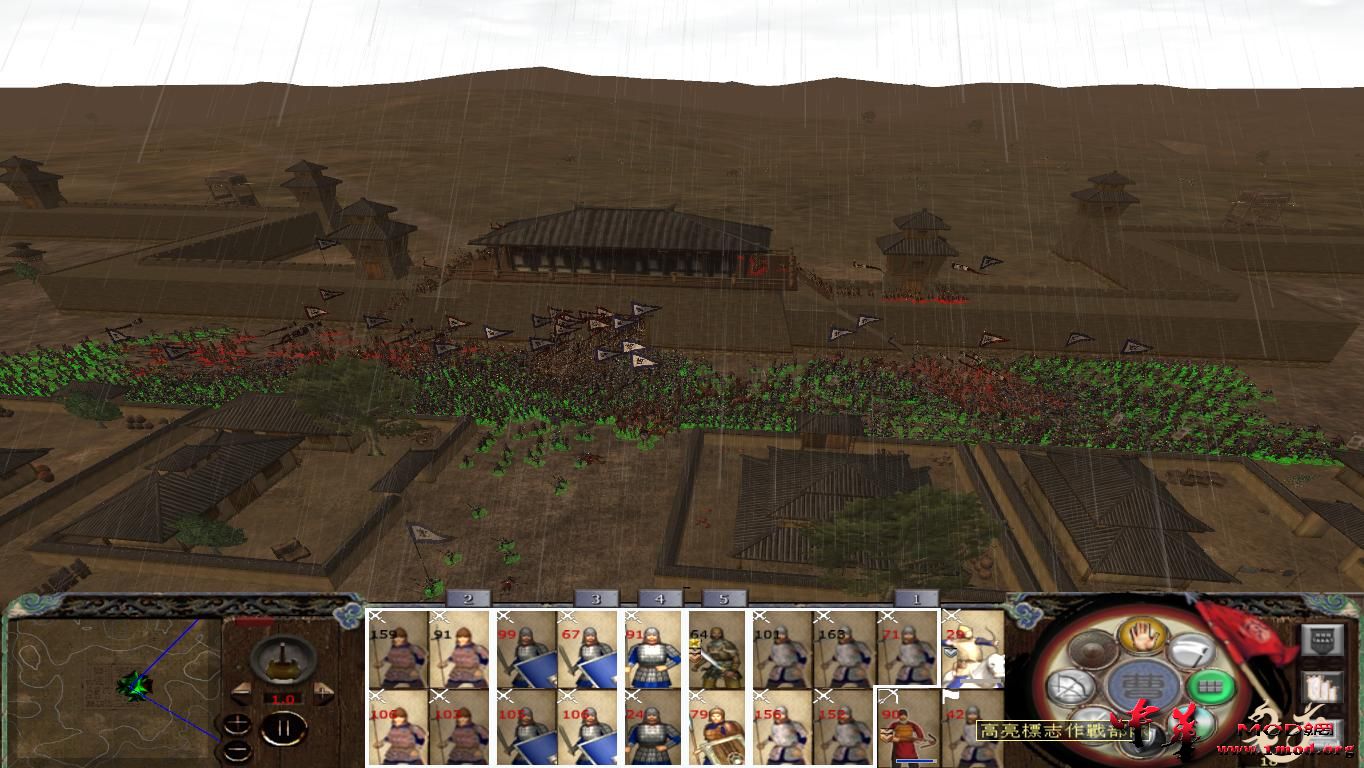The width and height of the screenshot is (1364, 768).
Task: Switch to unit group tab 2
Action: click(x=466, y=599)
